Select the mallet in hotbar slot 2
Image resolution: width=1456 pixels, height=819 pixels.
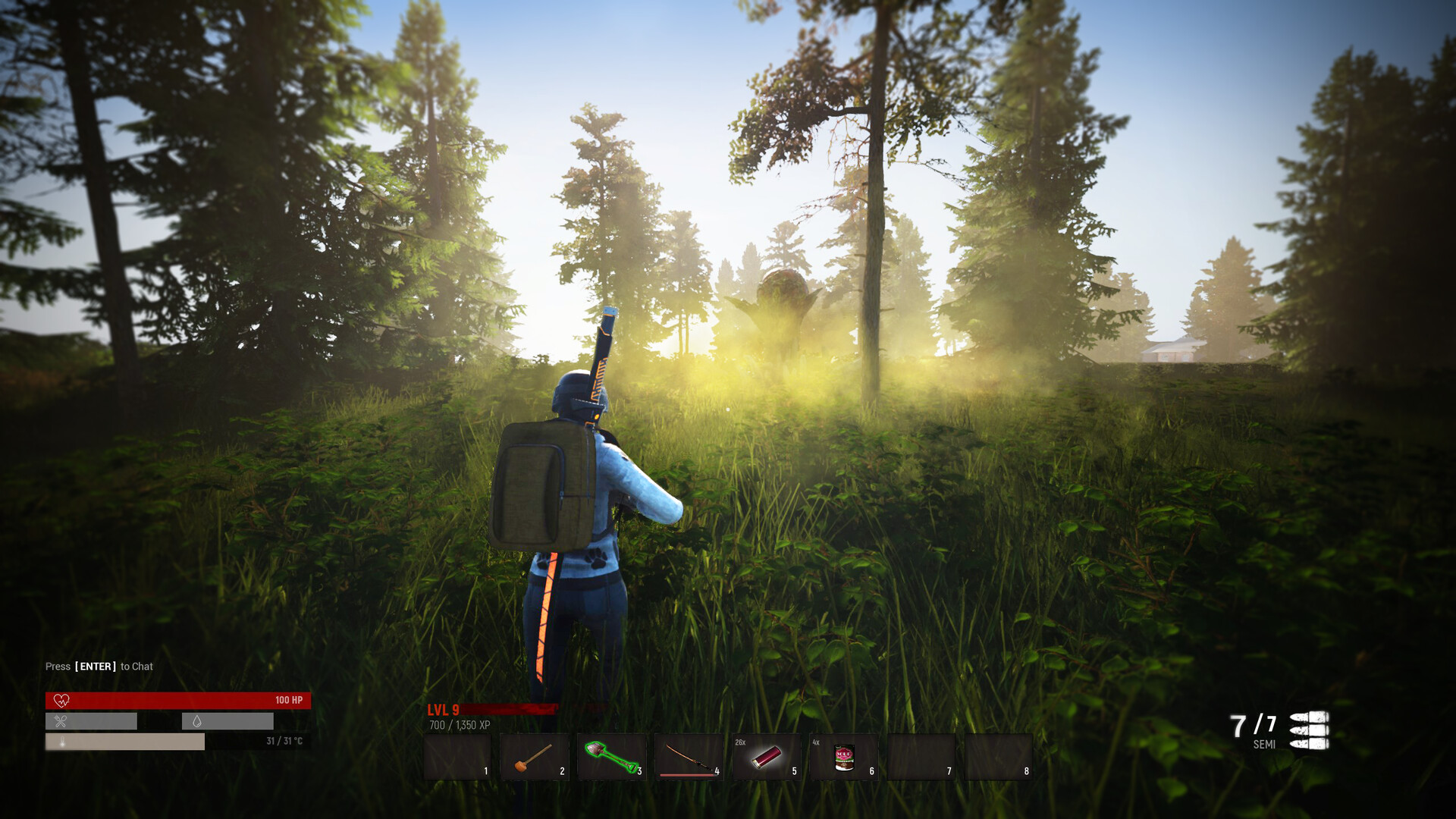point(535,757)
